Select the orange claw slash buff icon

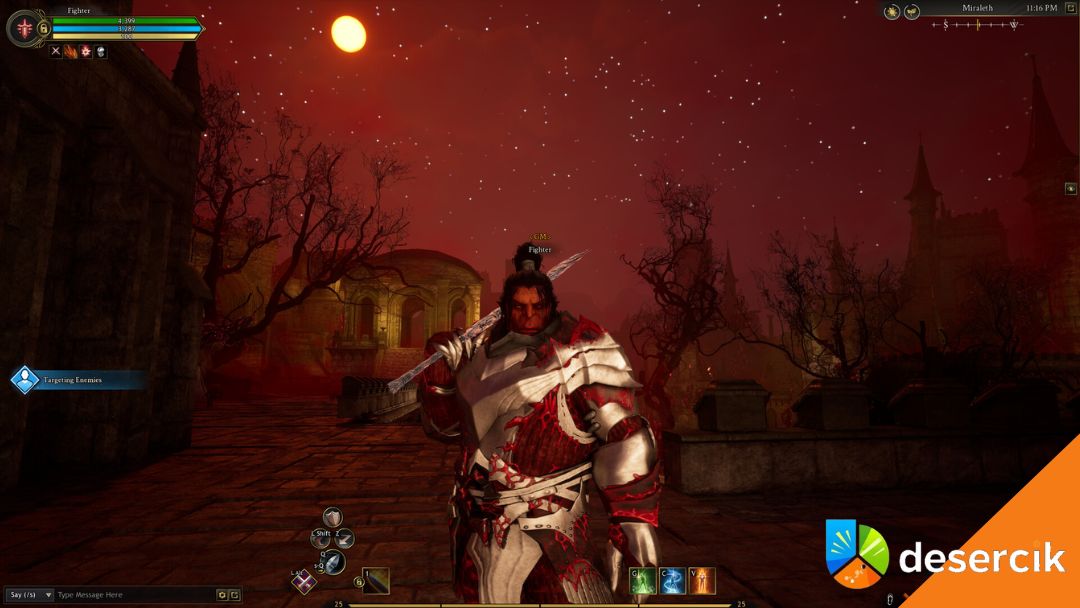pos(71,51)
